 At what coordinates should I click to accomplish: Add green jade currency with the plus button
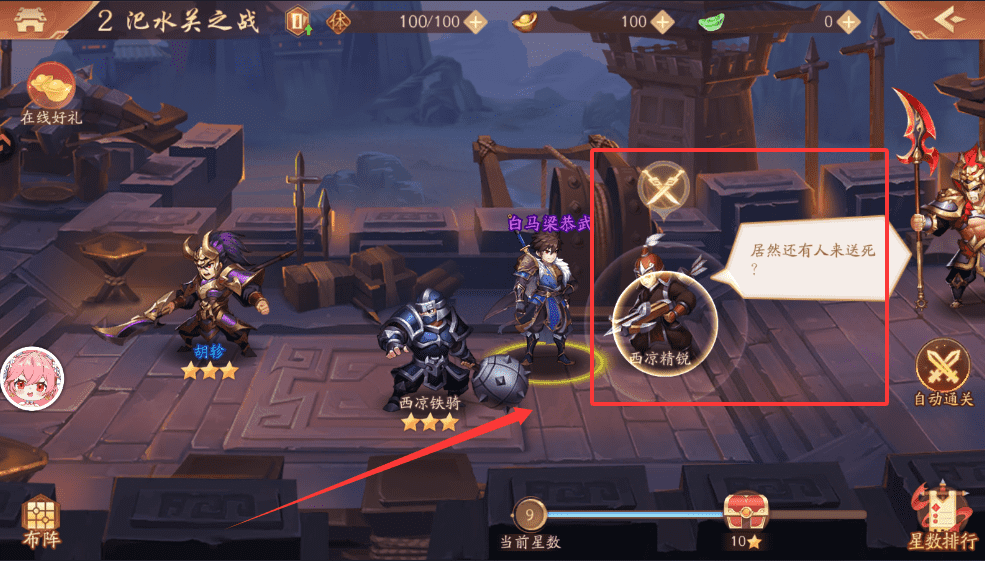coord(849,21)
